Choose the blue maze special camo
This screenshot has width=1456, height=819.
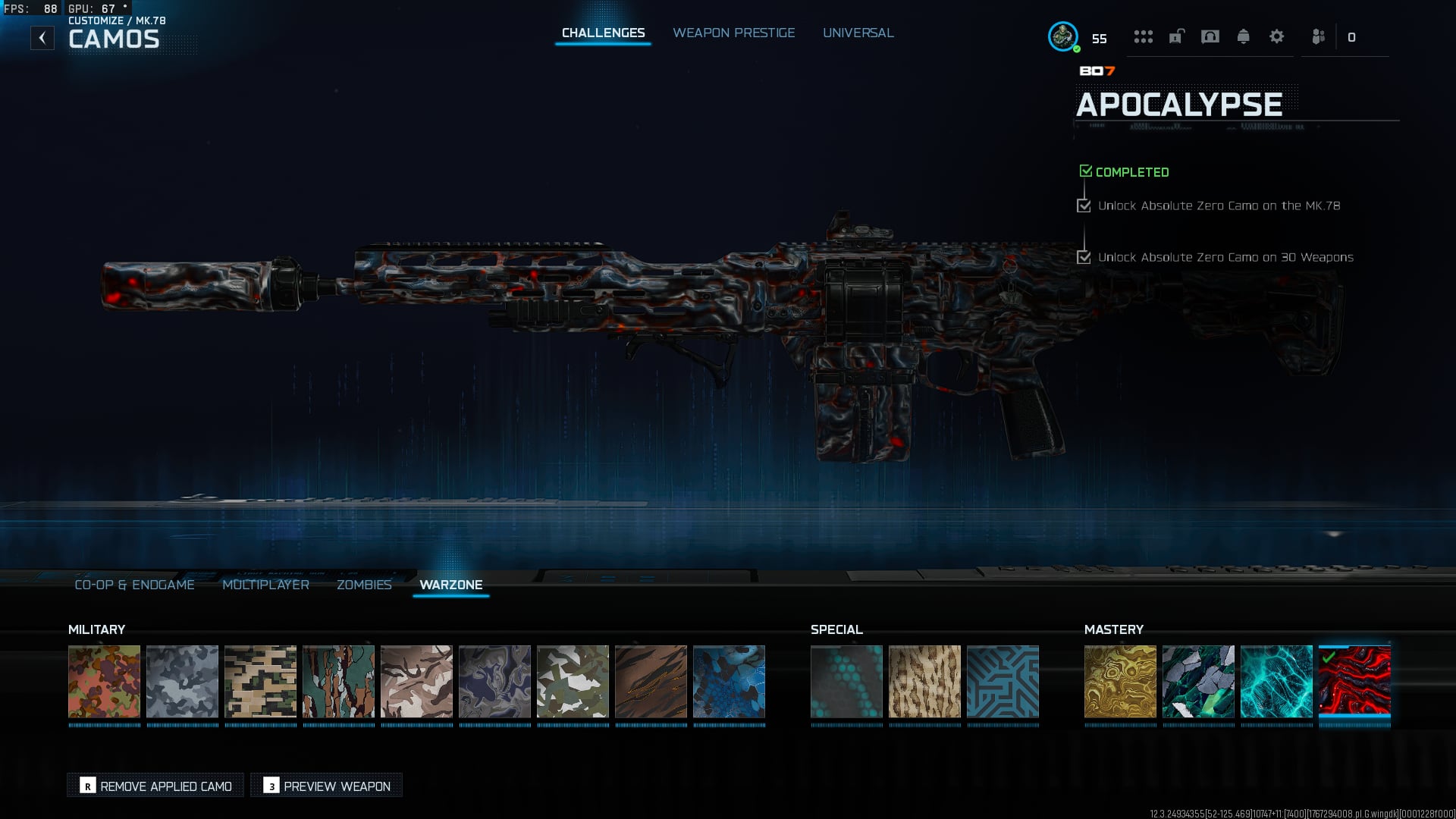1003,681
